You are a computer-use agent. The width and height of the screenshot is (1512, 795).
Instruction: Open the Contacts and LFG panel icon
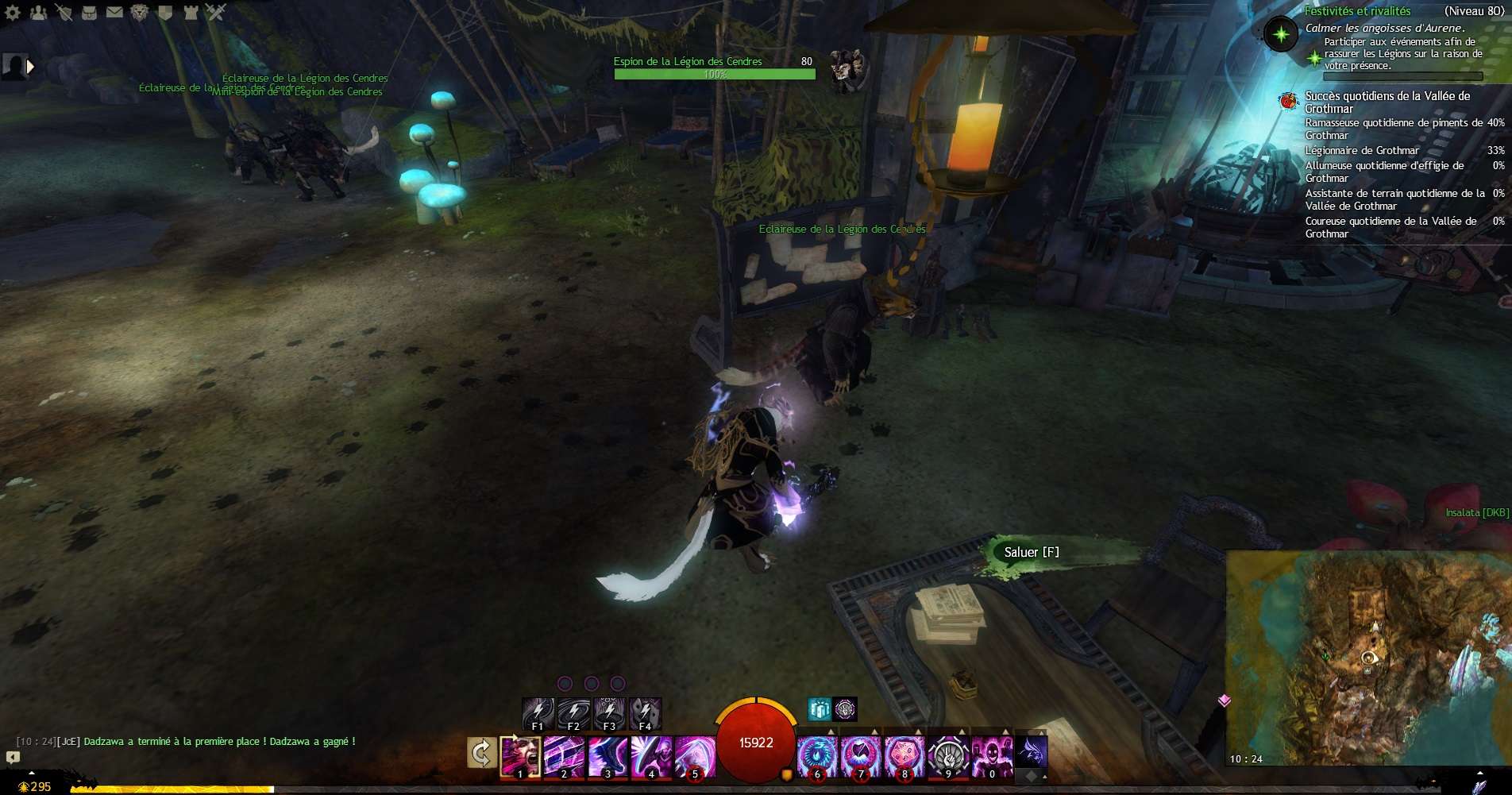[38, 12]
